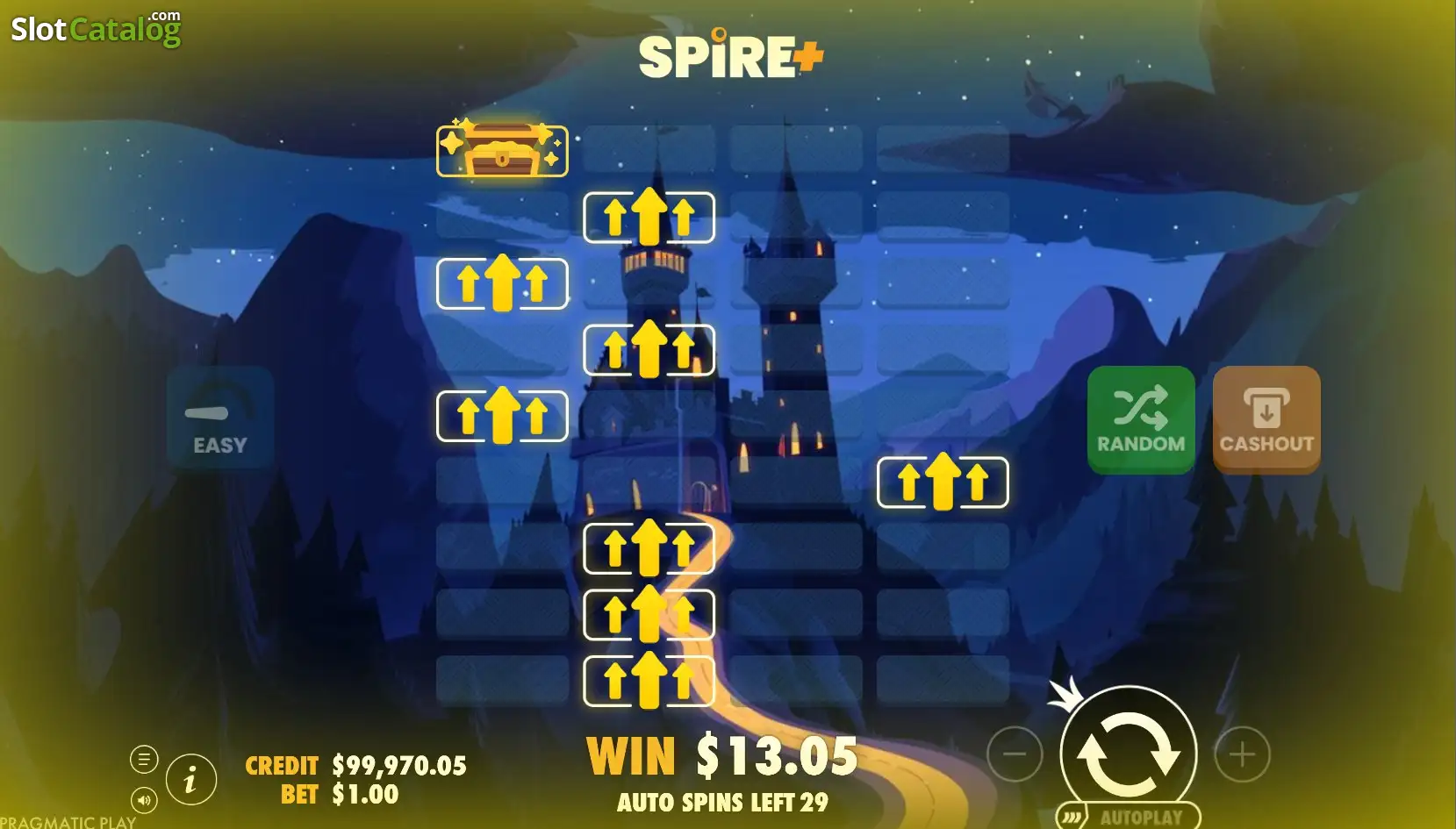The width and height of the screenshot is (1456, 829).
Task: Open the info paytable button
Action: point(190,779)
